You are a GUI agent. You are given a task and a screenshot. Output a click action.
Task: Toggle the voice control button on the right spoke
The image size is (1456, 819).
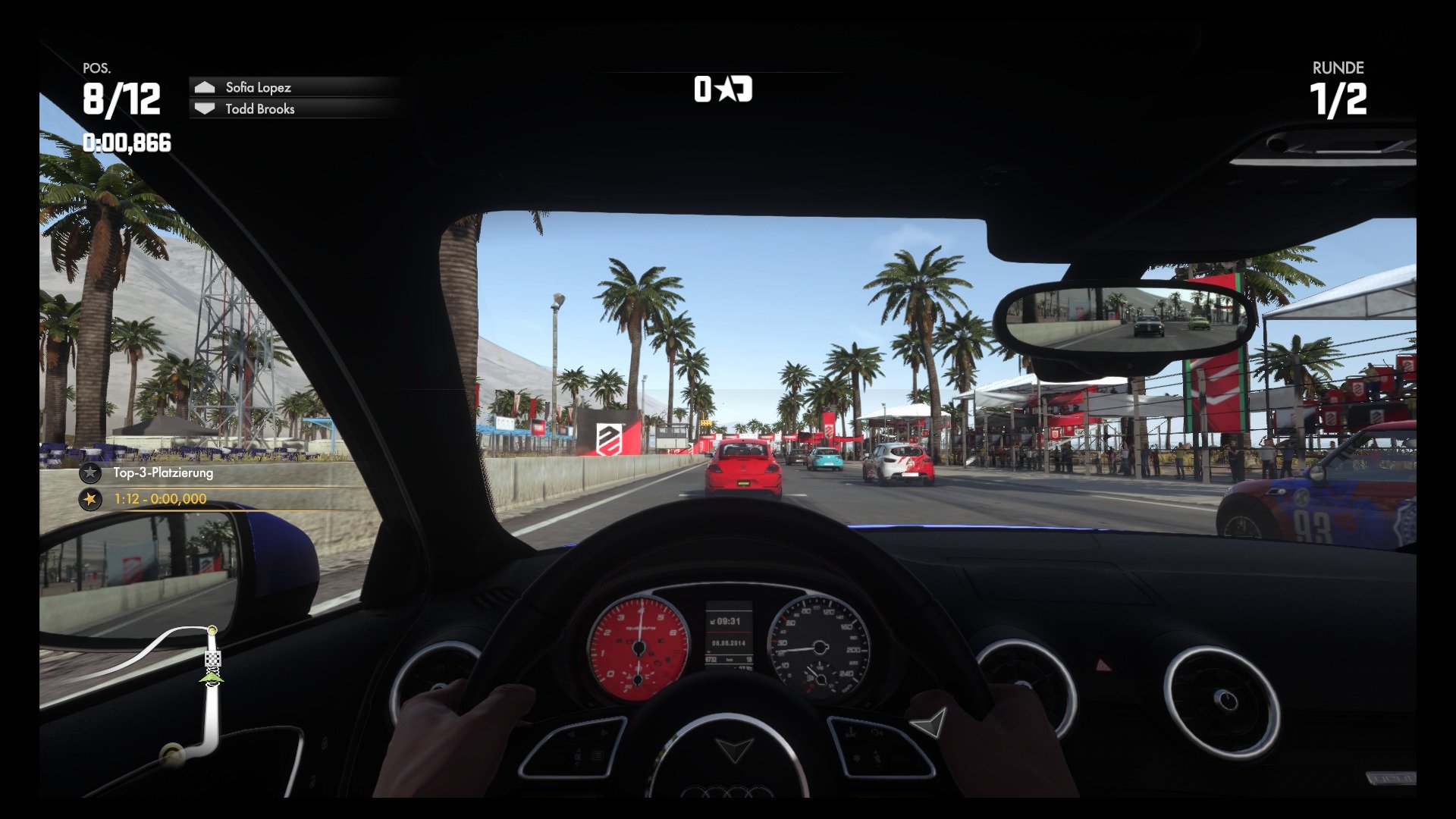(x=875, y=733)
